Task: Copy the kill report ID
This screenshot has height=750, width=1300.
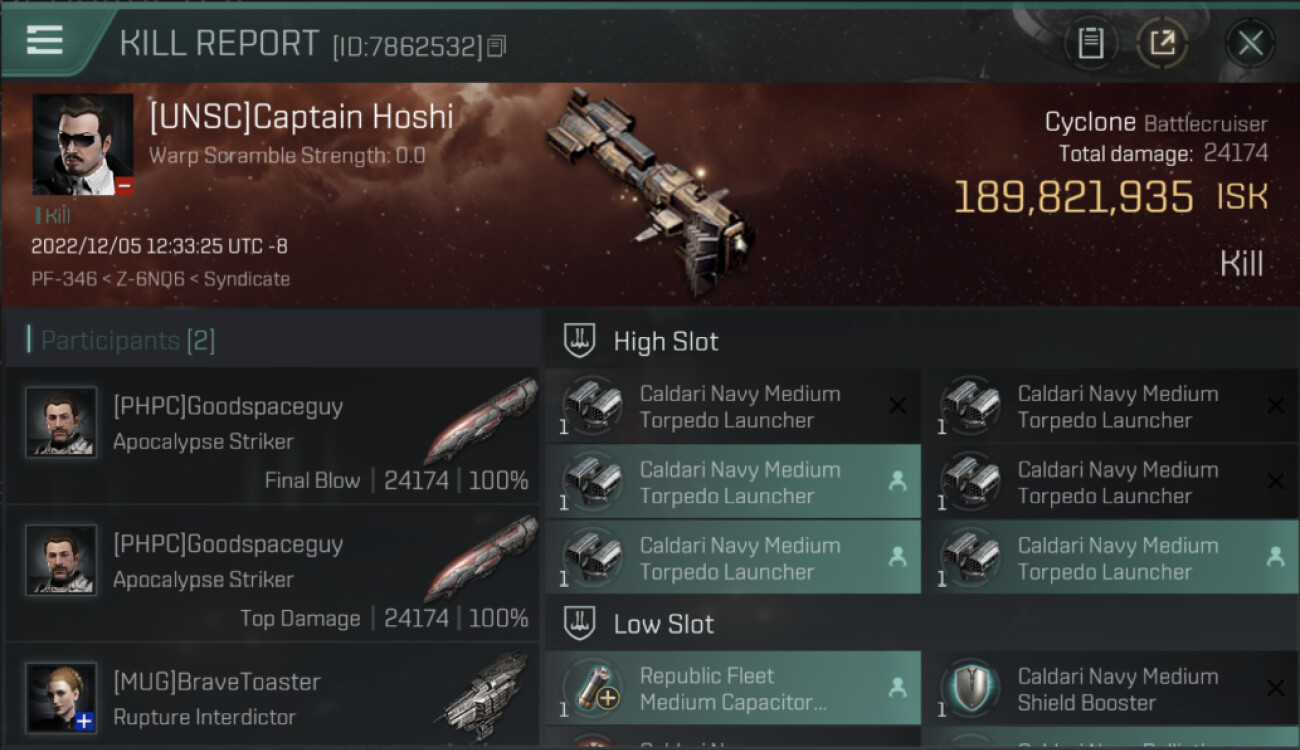Action: (x=497, y=46)
